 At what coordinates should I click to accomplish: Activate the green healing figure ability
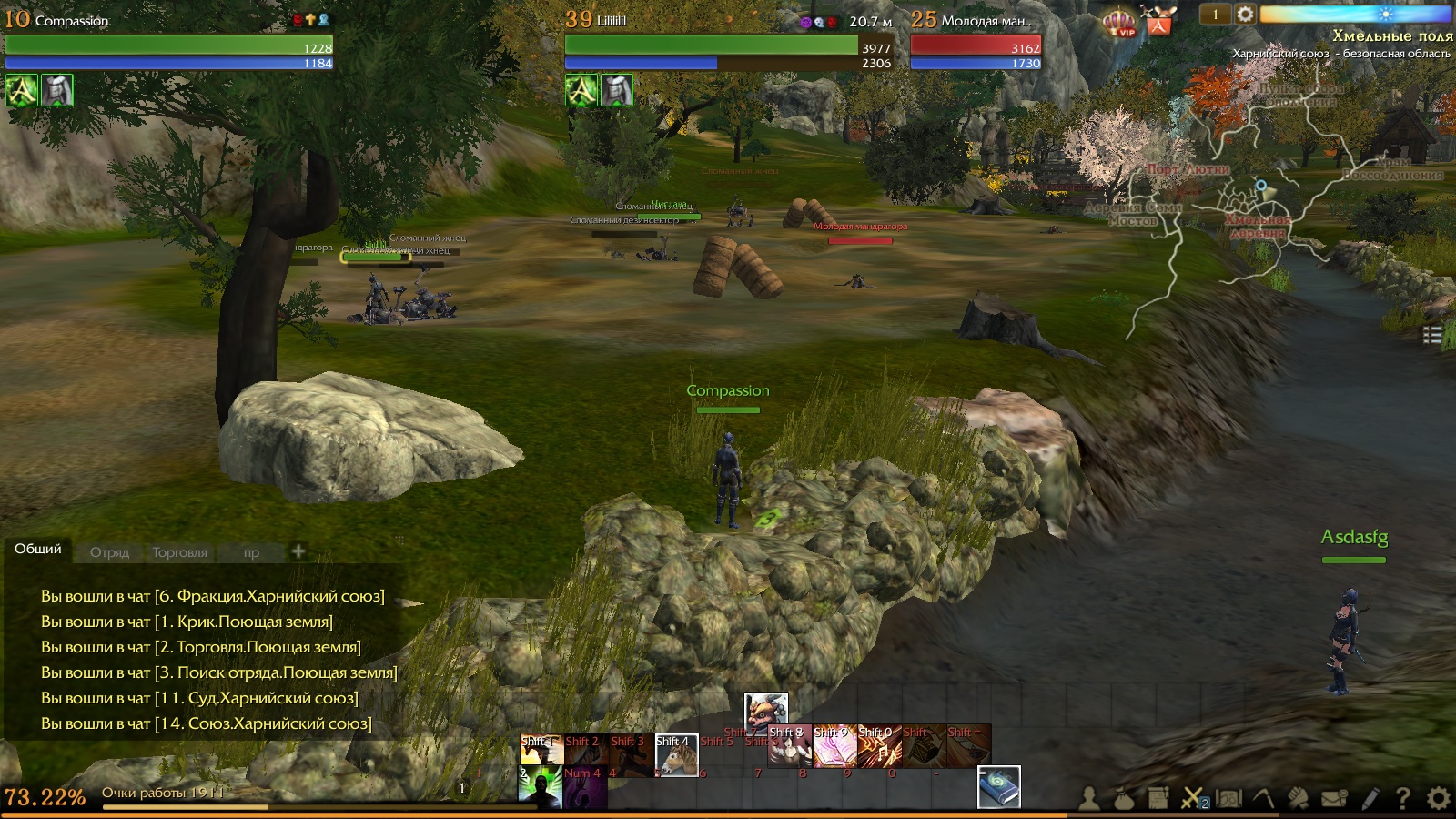pyautogui.click(x=541, y=788)
